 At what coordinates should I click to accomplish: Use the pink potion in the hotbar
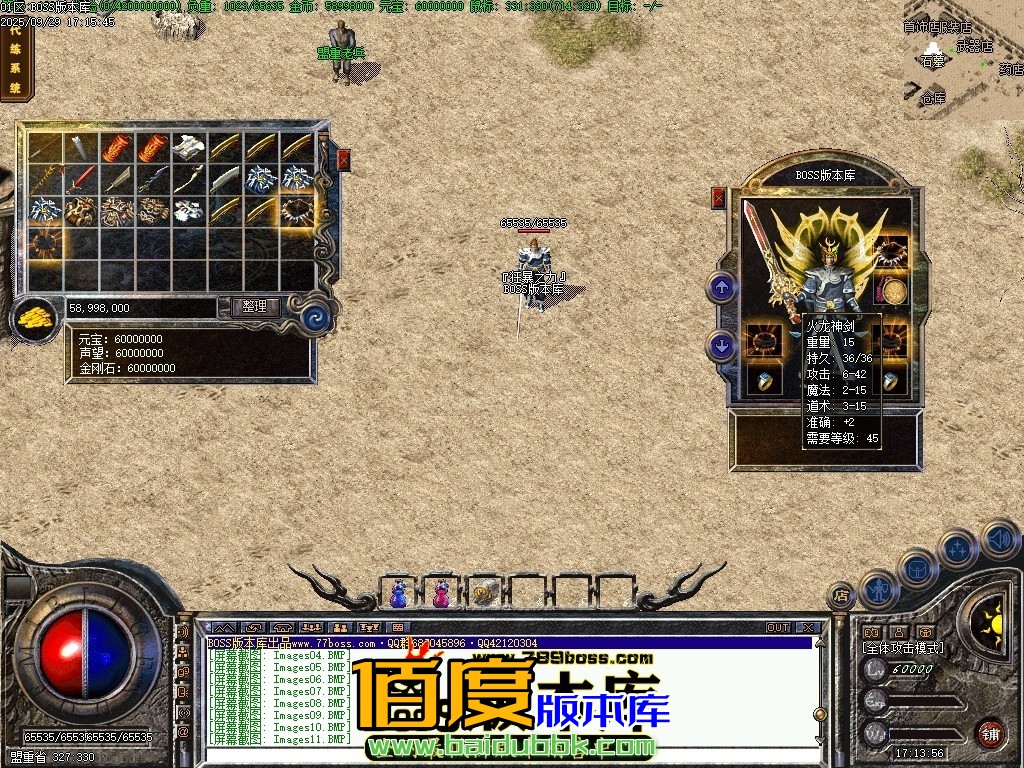pos(441,593)
